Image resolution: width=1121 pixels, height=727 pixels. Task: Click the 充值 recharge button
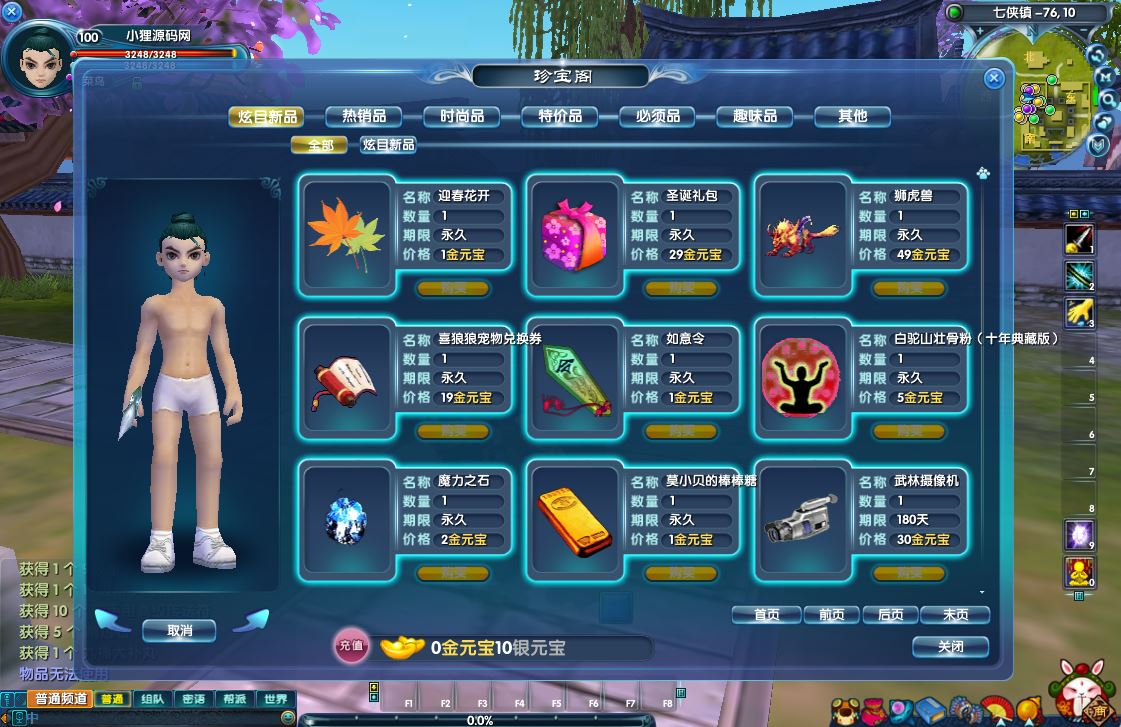tap(350, 647)
